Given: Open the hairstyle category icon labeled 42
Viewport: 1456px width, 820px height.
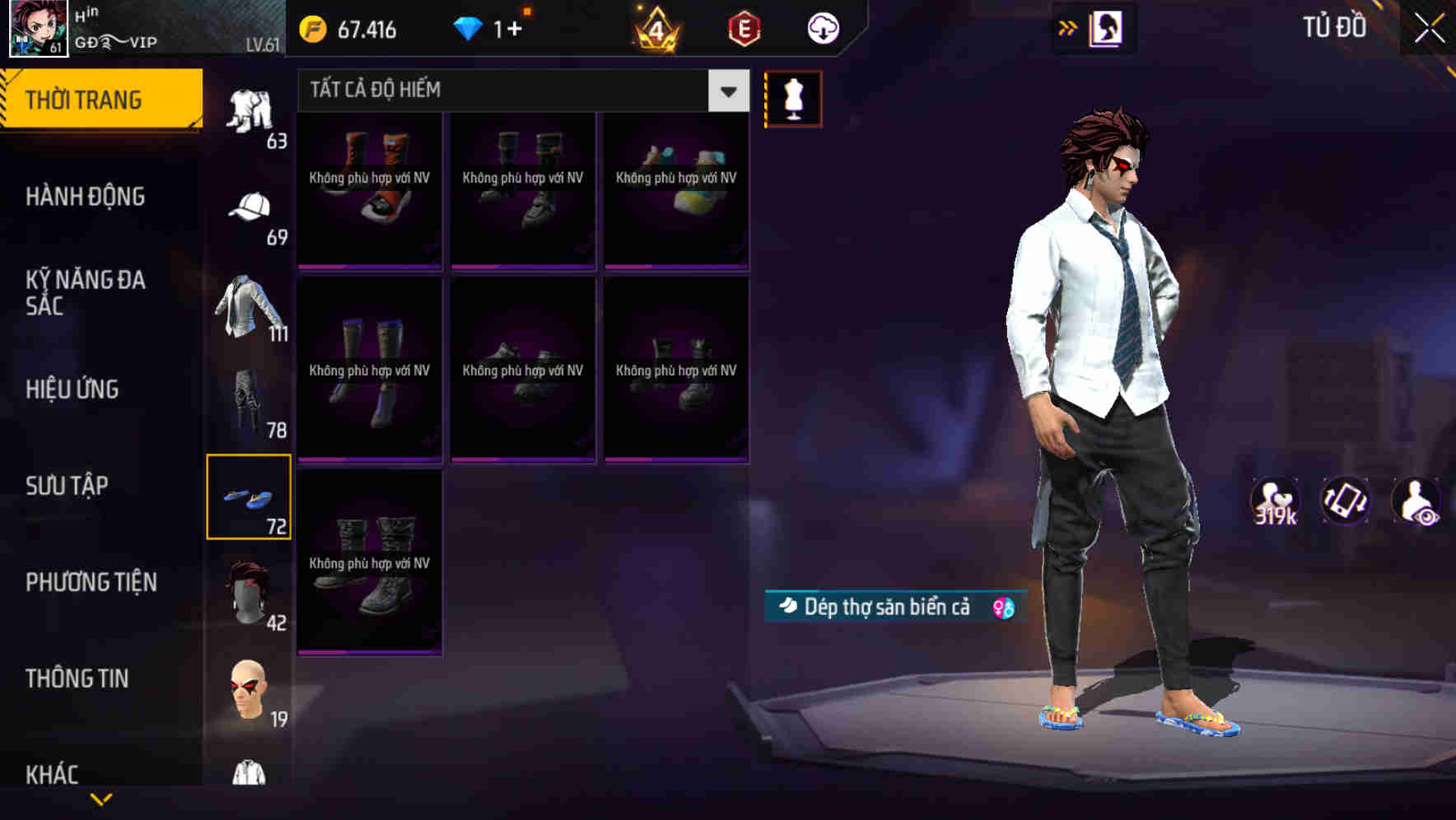Looking at the screenshot, I should coord(249,593).
